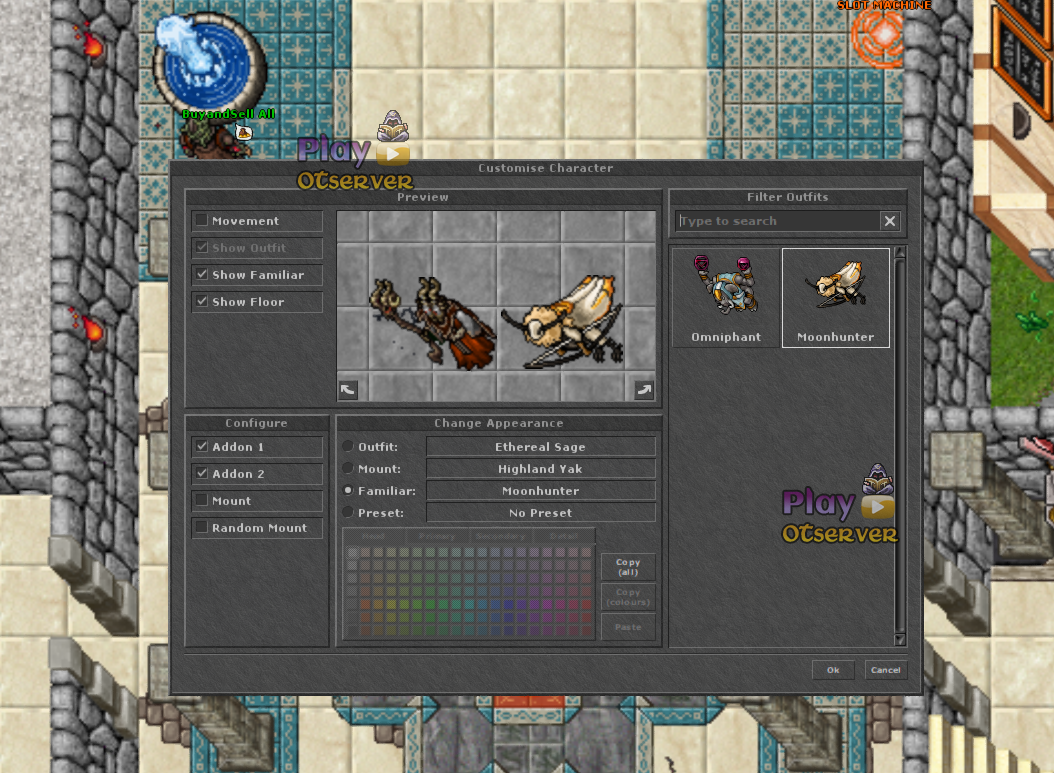Toggle the Movement checkbox

click(x=202, y=221)
